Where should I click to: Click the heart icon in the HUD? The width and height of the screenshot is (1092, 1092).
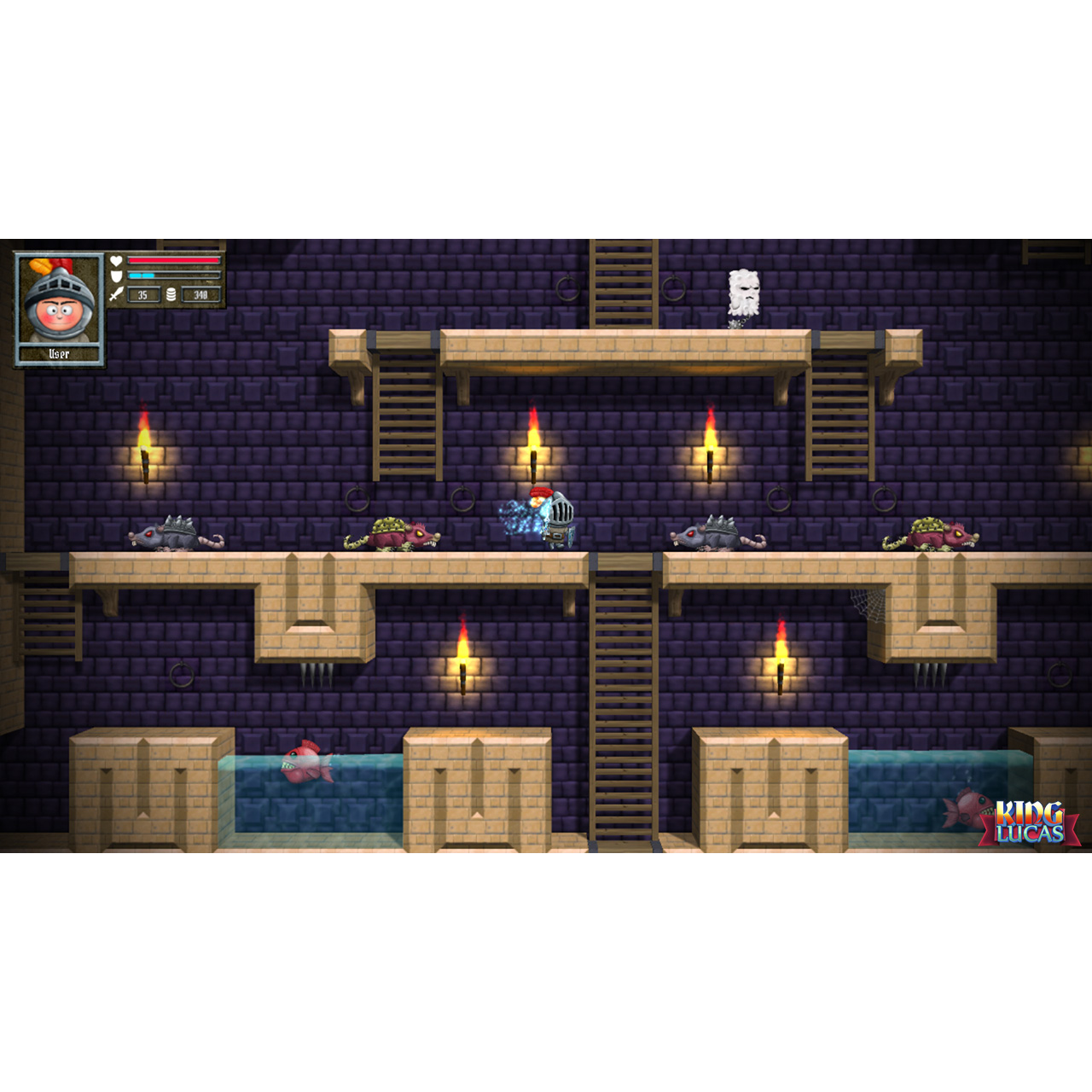(116, 260)
